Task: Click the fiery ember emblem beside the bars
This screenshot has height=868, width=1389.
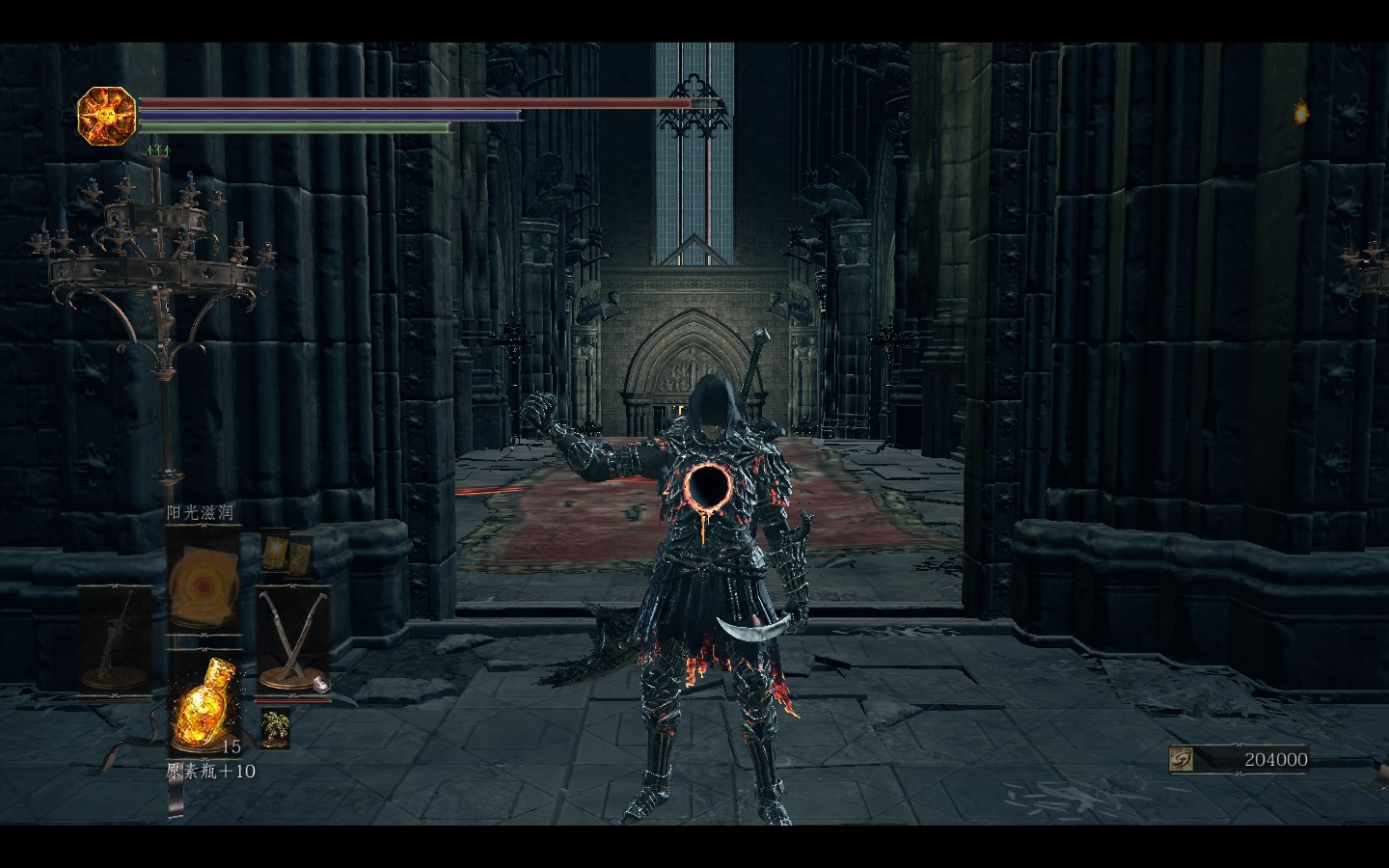Action: point(106,116)
